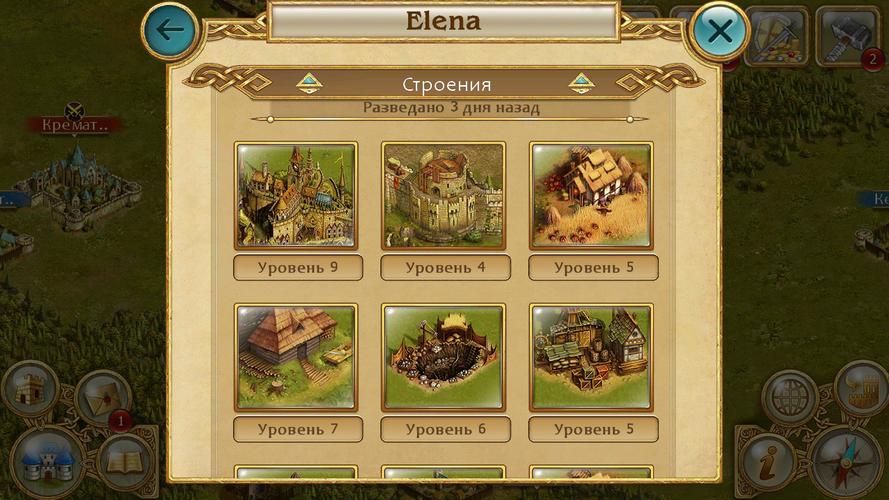Screen dimensions: 889x500
Task: Select the castle building at Уровень 9
Action: click(296, 195)
